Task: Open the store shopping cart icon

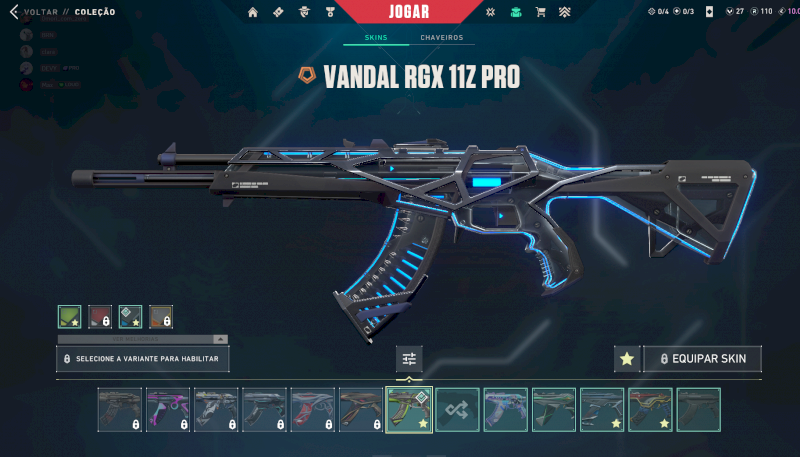Action: 540,12
